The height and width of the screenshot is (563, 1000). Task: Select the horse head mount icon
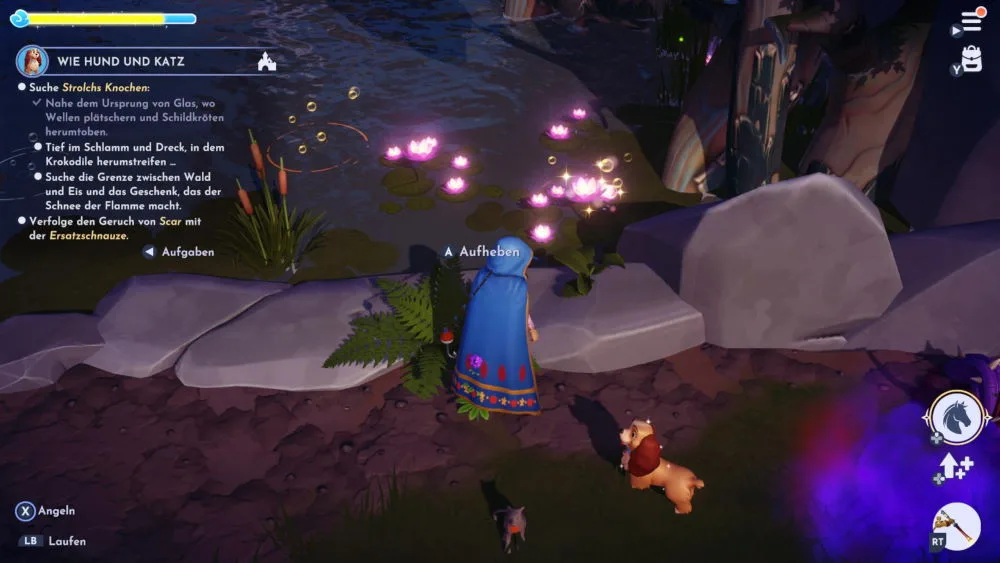pyautogui.click(x=958, y=417)
